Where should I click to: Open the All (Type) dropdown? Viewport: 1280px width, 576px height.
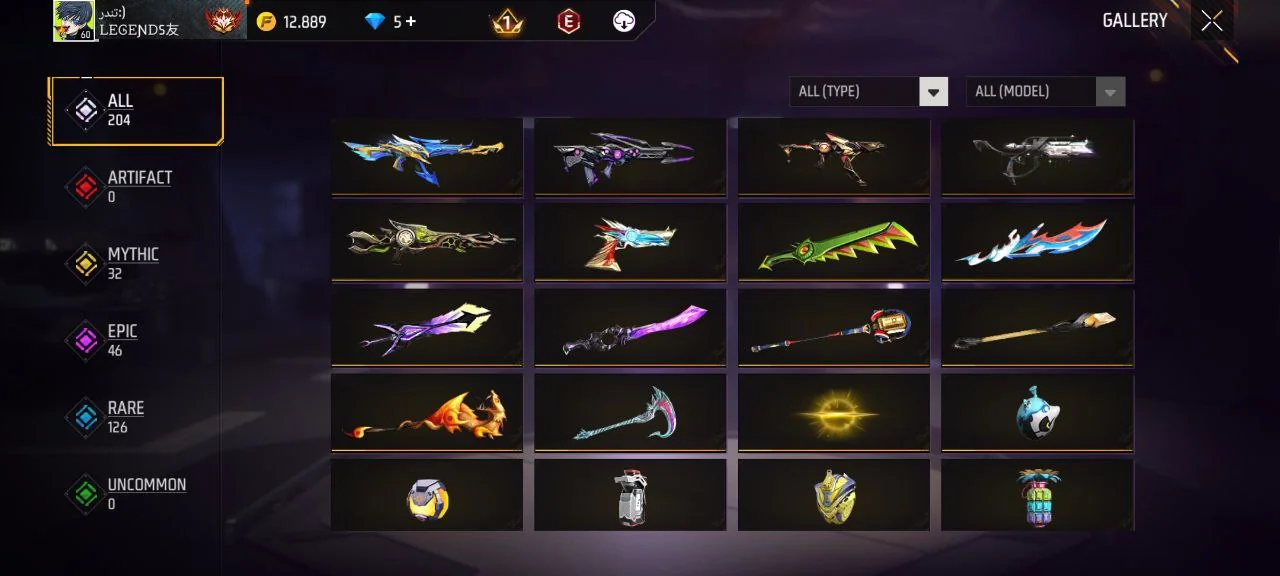coord(868,92)
